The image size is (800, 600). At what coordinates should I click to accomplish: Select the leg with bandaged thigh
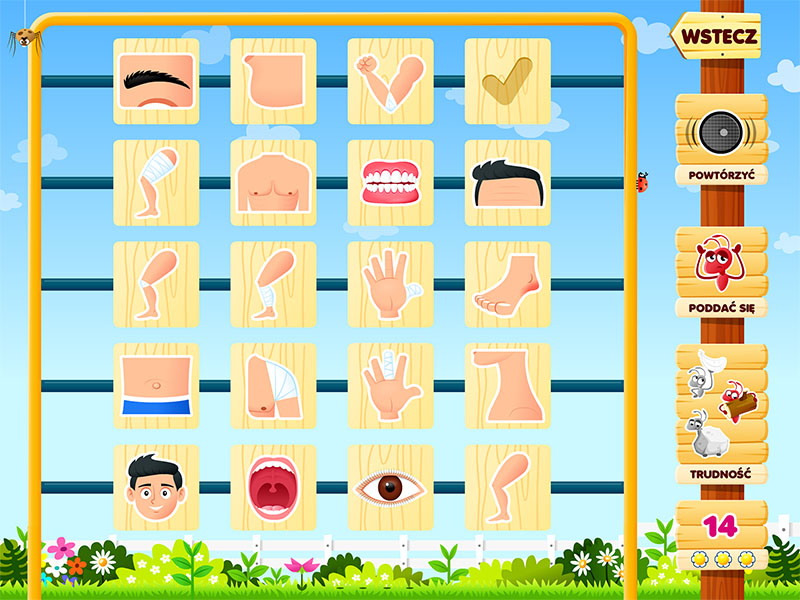point(156,182)
